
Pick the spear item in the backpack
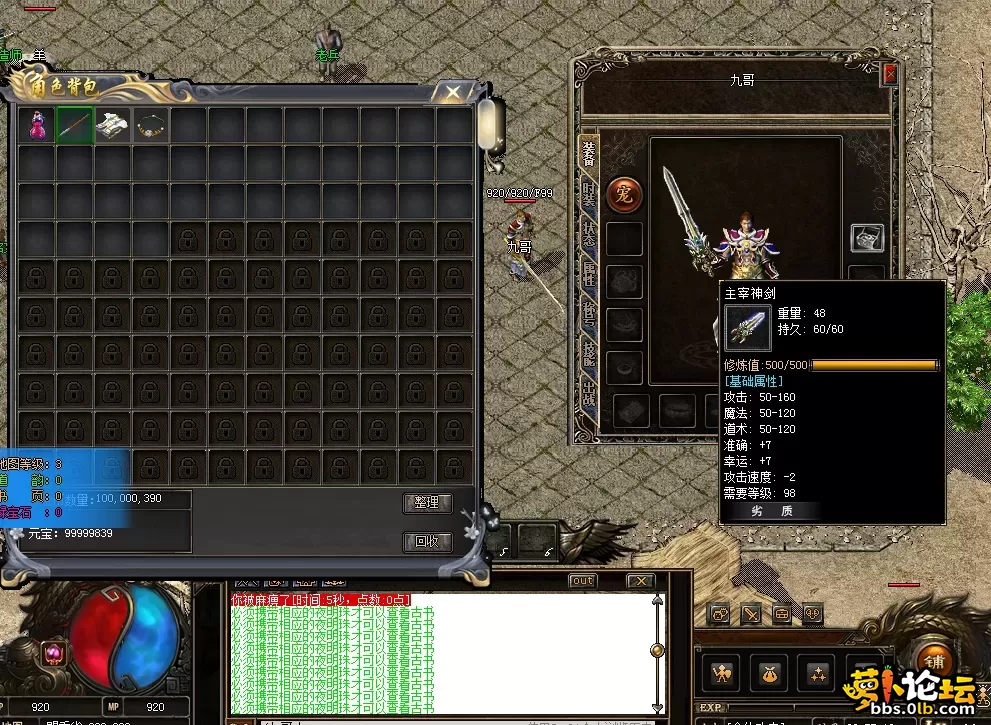point(75,125)
